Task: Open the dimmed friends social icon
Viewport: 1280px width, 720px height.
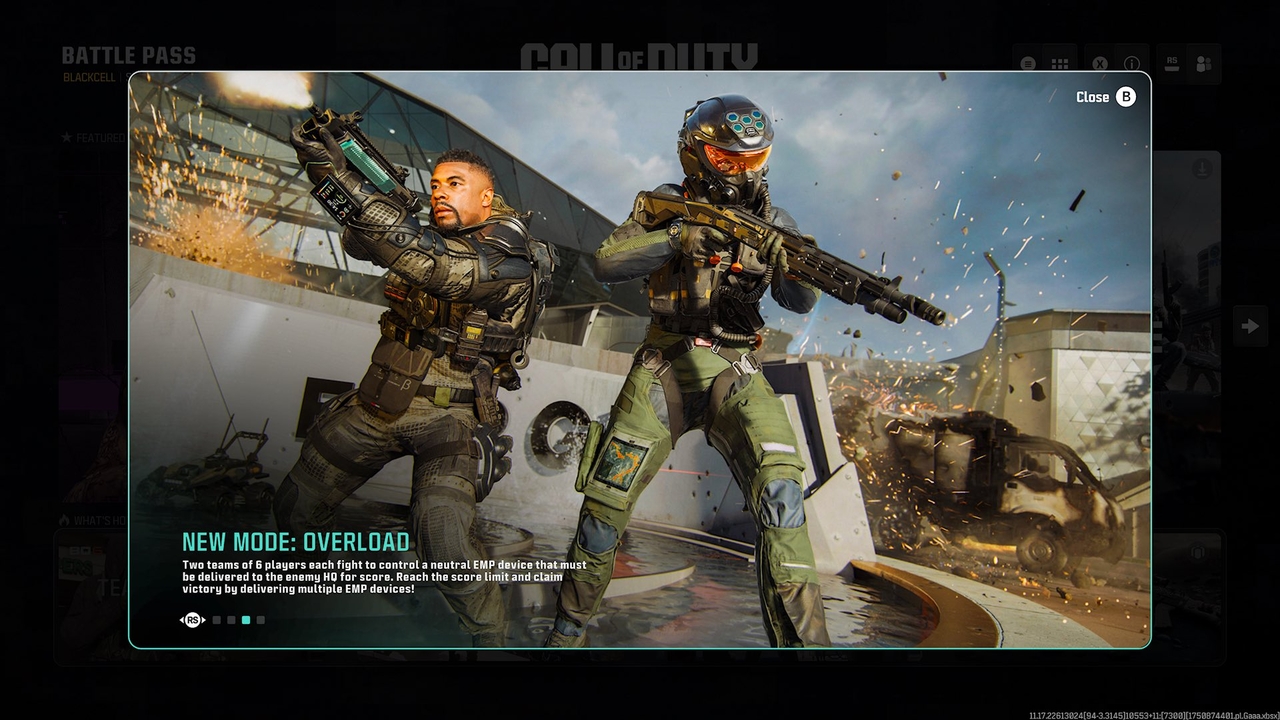Action: (1203, 63)
